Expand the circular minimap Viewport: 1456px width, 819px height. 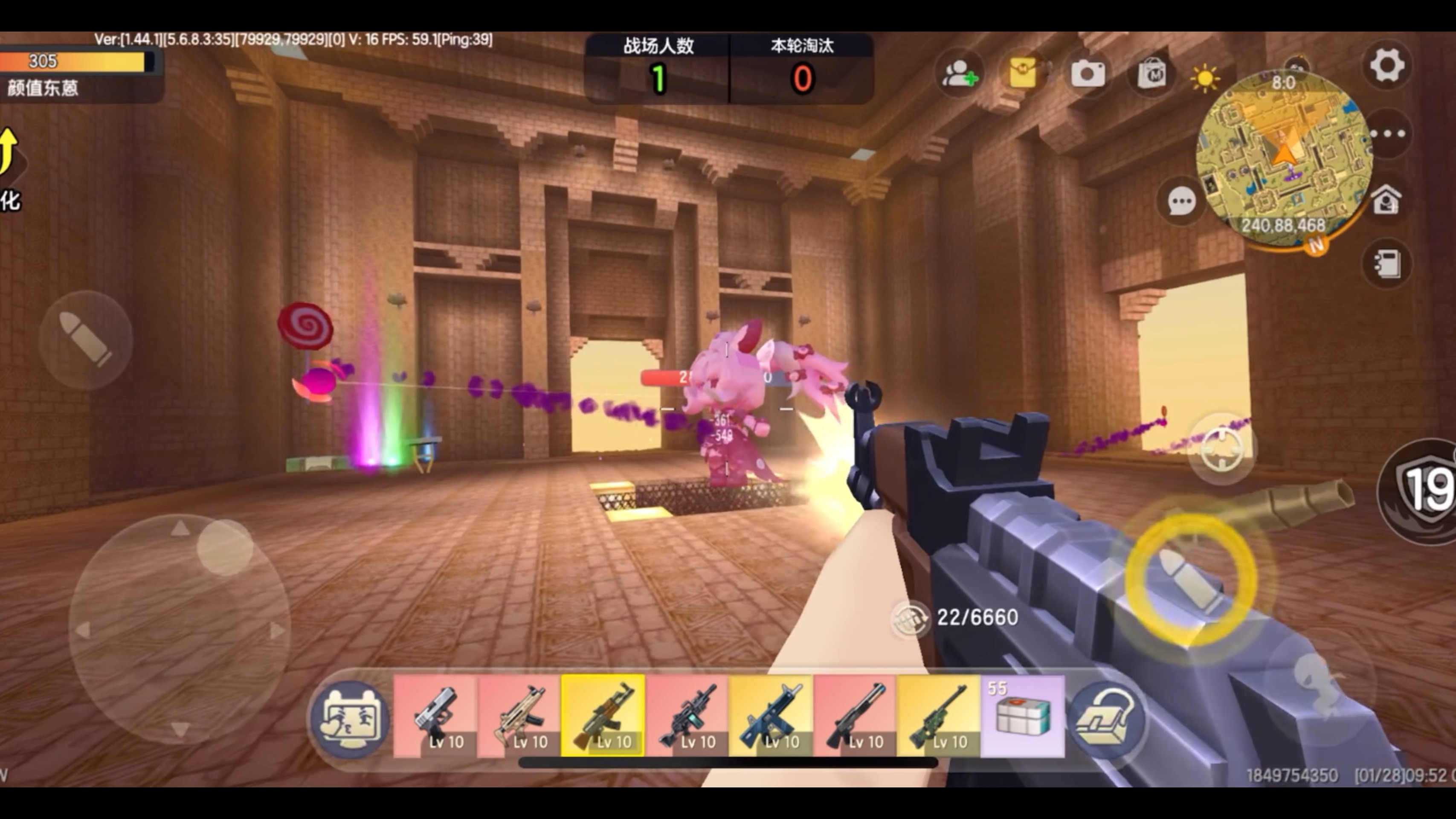click(1283, 158)
